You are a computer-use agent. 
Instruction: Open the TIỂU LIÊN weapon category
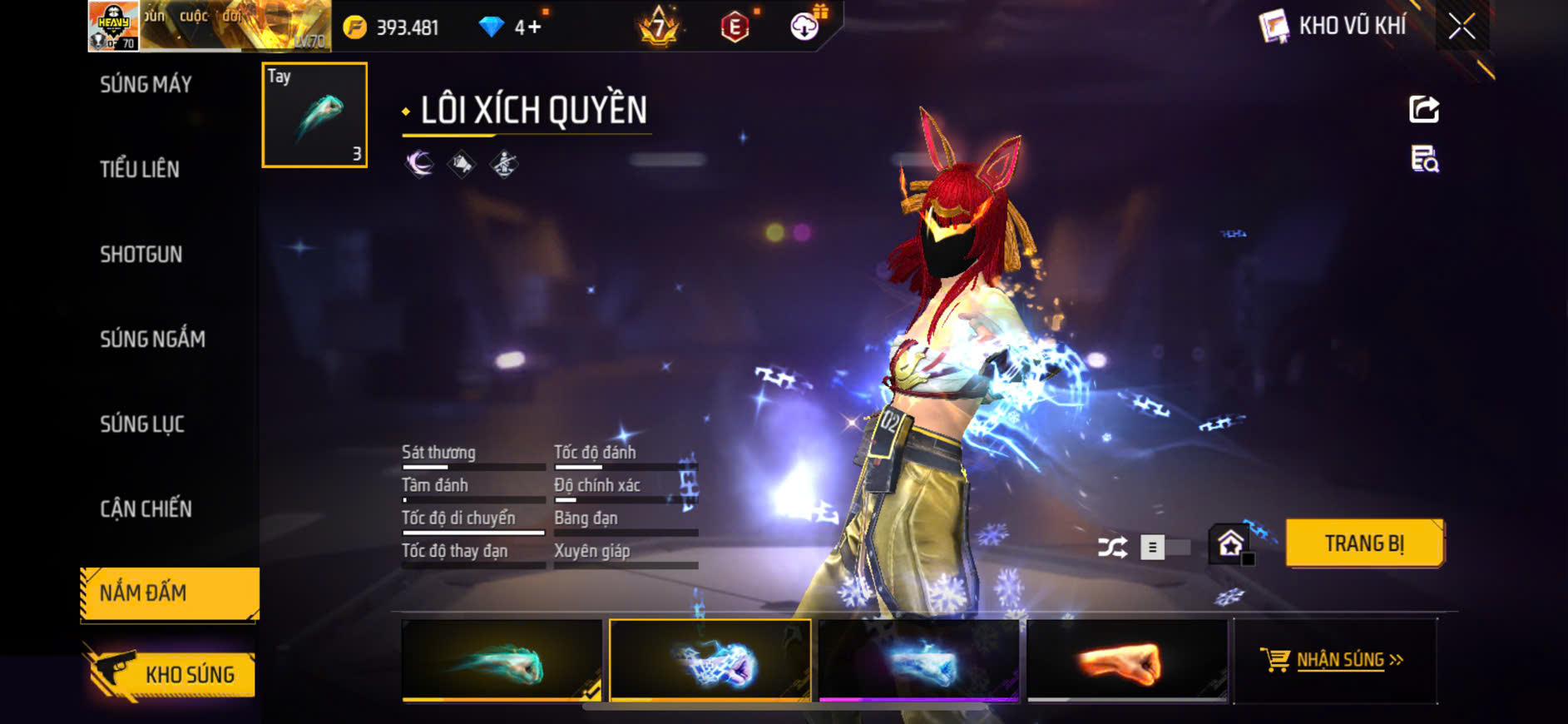point(140,169)
